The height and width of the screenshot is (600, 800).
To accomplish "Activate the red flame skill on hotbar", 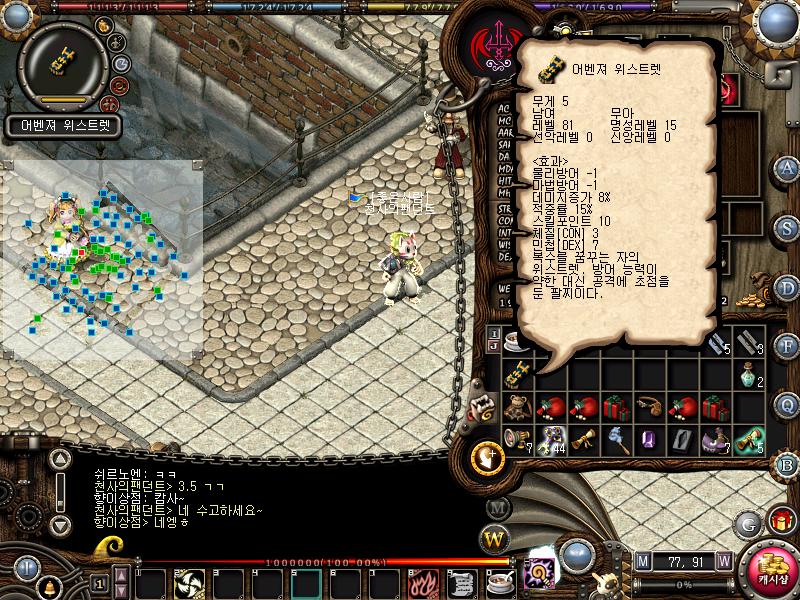I will pos(421,582).
